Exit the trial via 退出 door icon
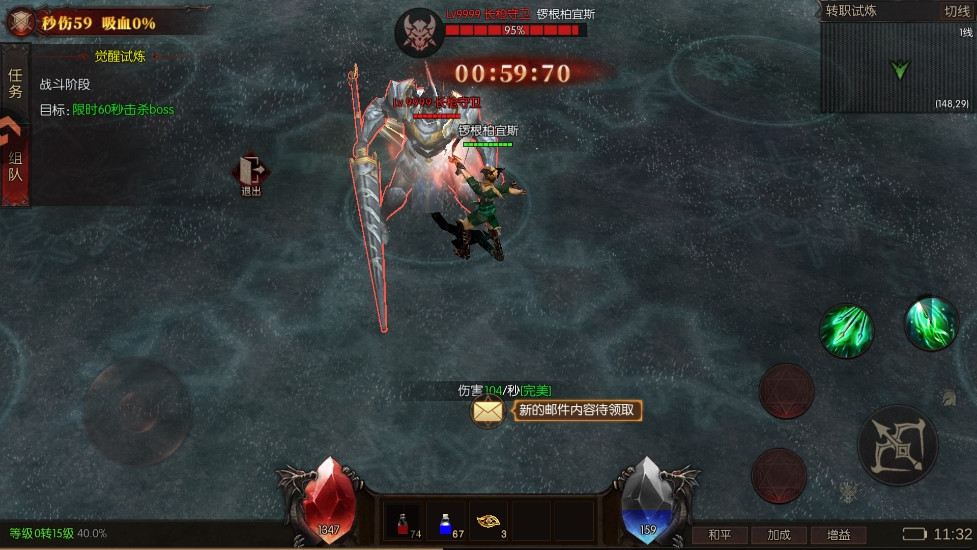977x550 pixels. [x=250, y=172]
